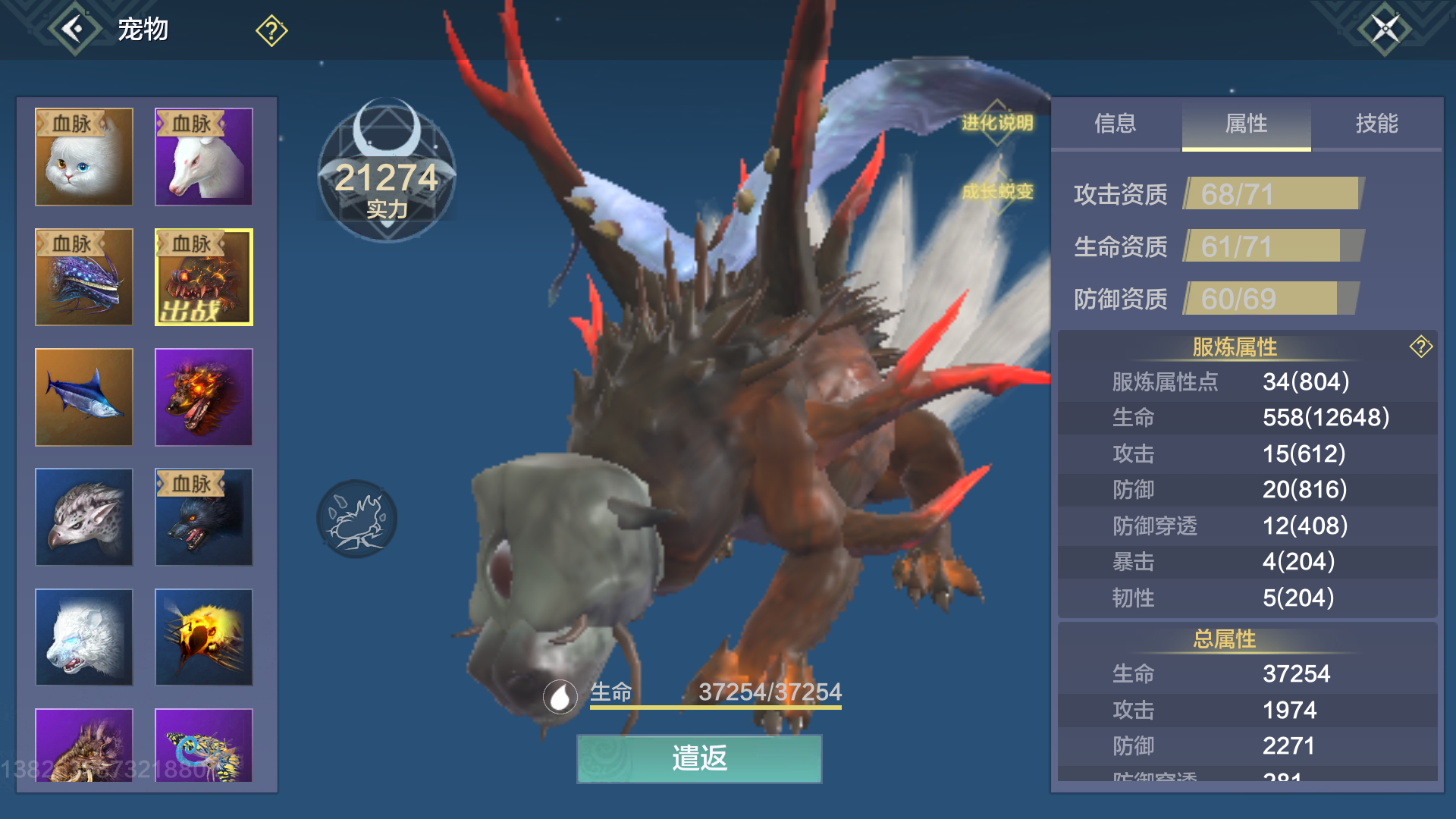The width and height of the screenshot is (1456, 819).
Task: Select the blue marlin pet thumbnail
Action: tap(83, 397)
